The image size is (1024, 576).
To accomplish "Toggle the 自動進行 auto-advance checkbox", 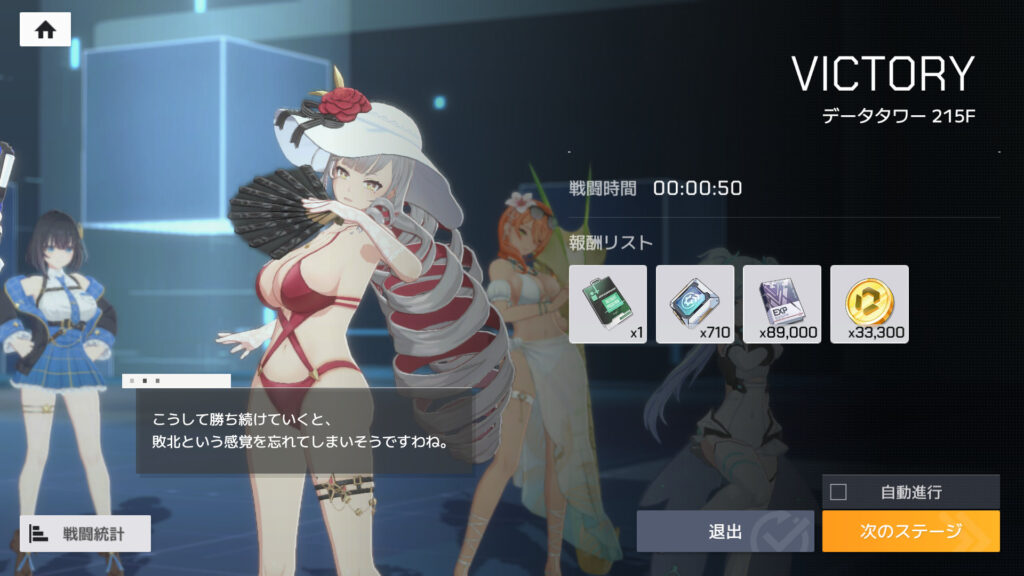I will click(x=839, y=492).
